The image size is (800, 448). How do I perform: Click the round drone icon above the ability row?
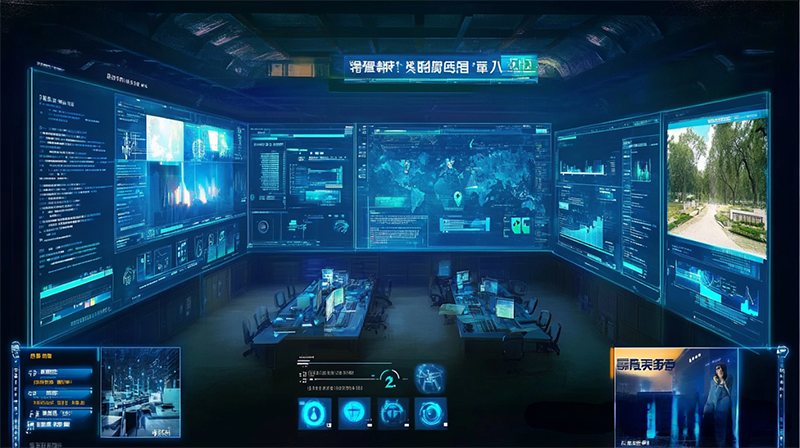431,378
